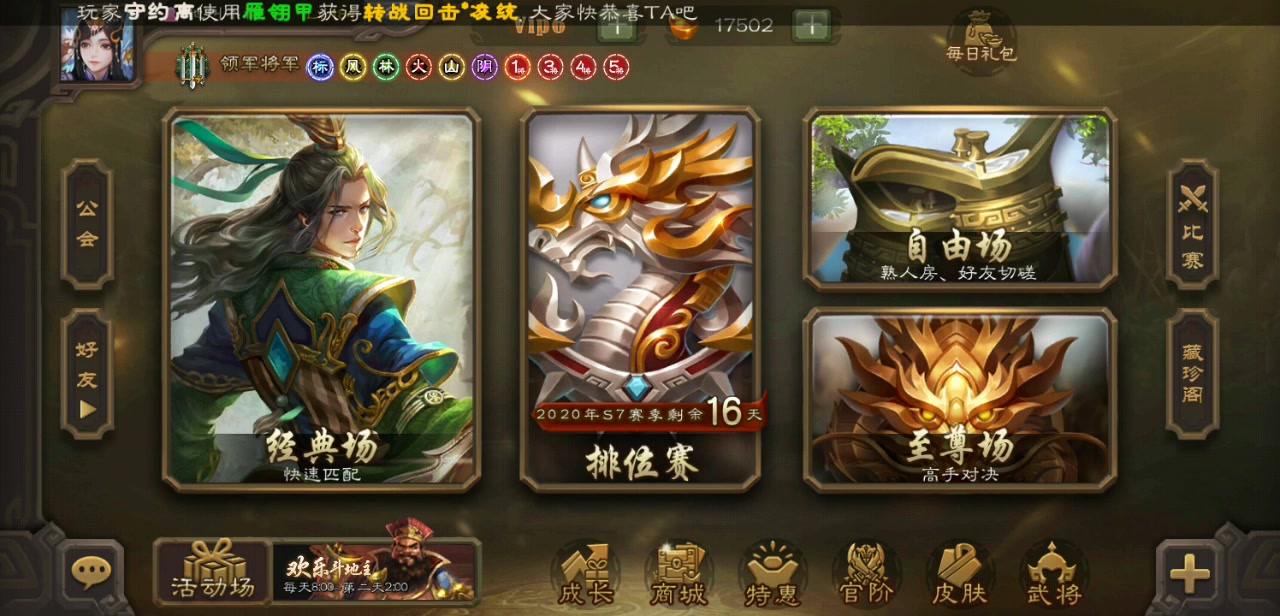Open the player avatar profile

(x=97, y=45)
